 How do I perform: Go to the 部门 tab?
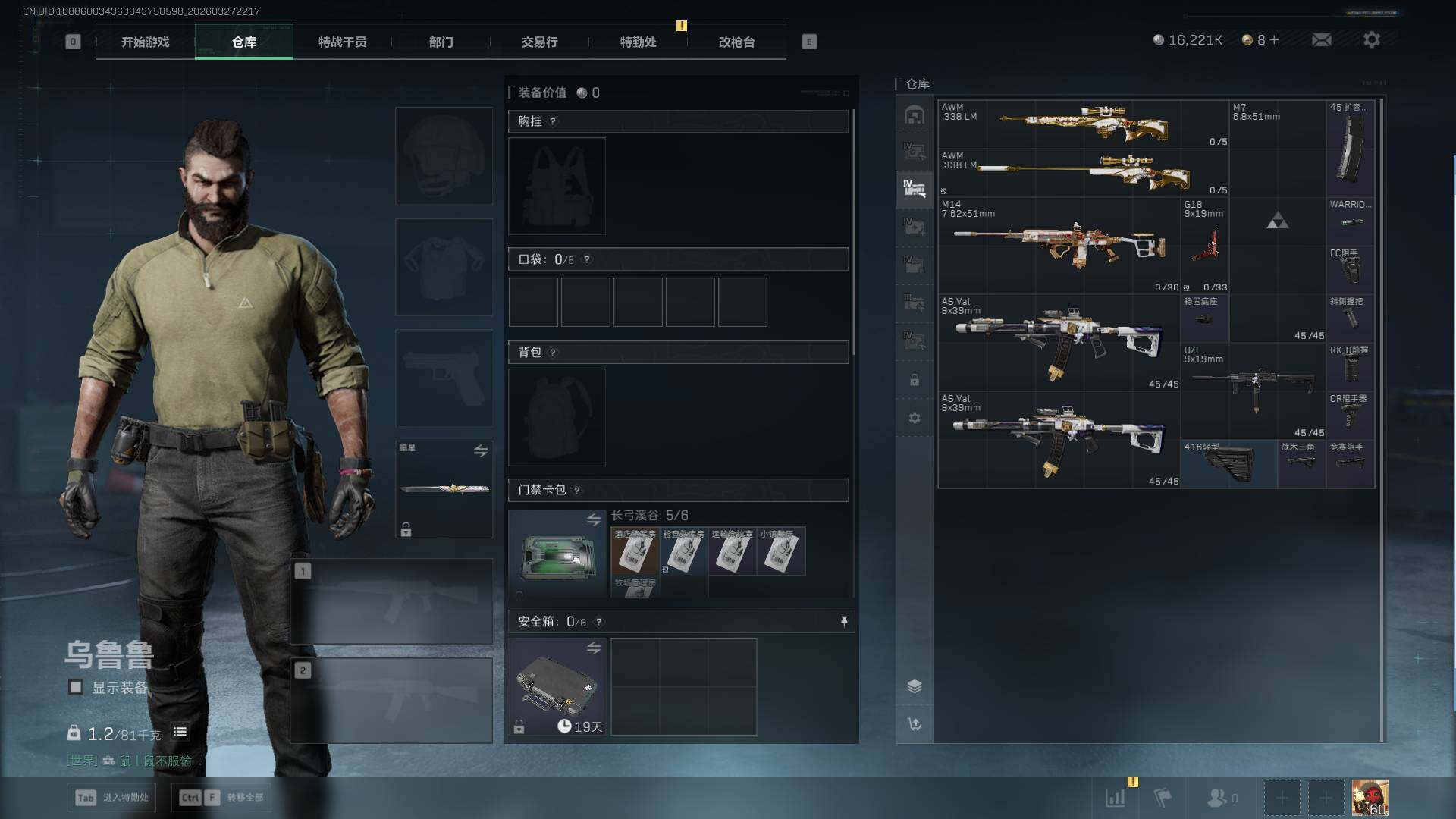[441, 42]
